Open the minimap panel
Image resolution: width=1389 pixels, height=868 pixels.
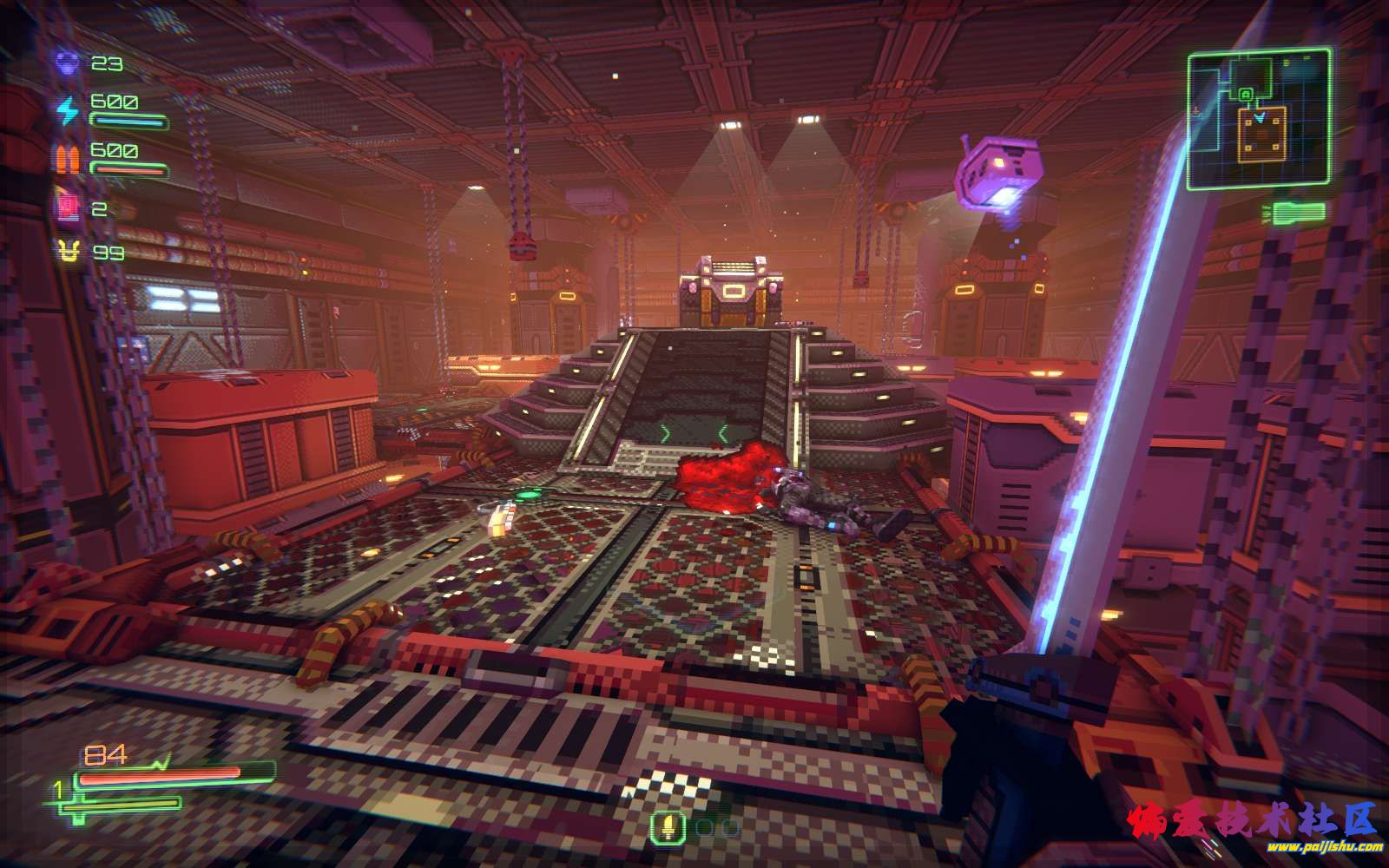pos(1258,119)
